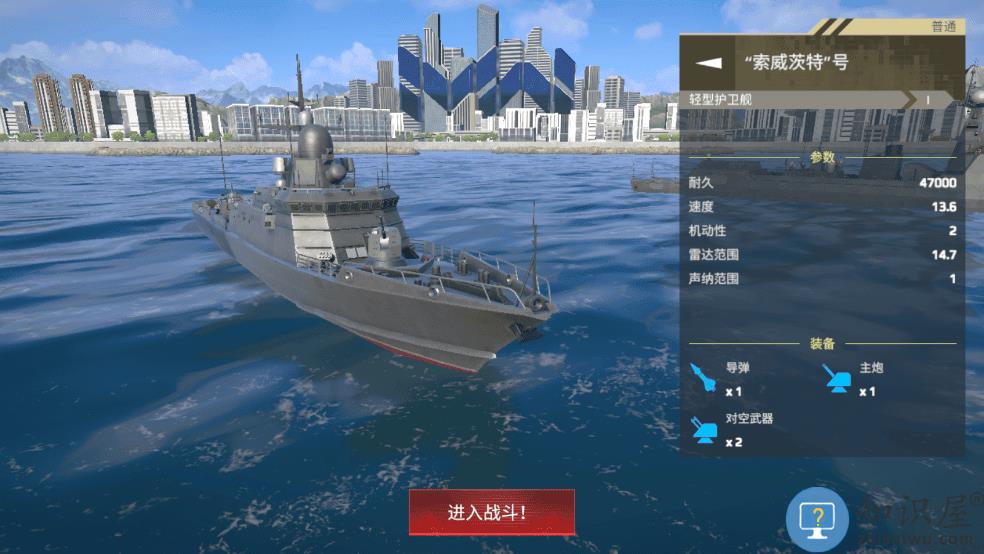Open the missile (导弹) equipment icon
The width and height of the screenshot is (984, 554).
704,377
